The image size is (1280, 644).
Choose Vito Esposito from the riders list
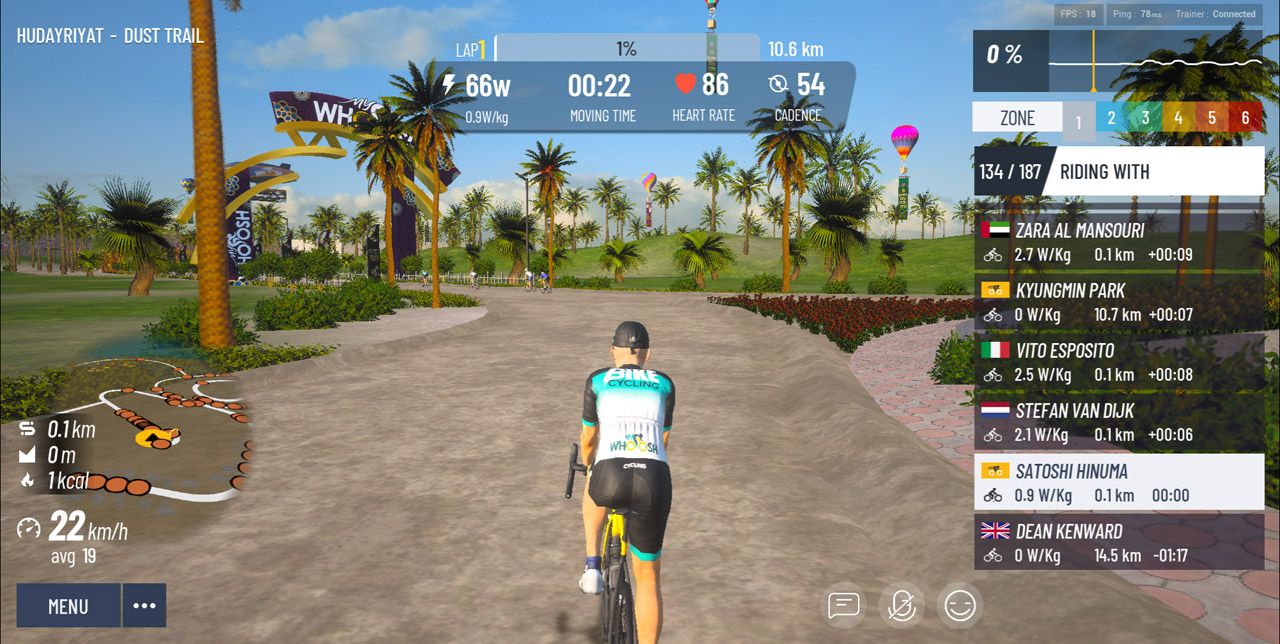point(1119,362)
